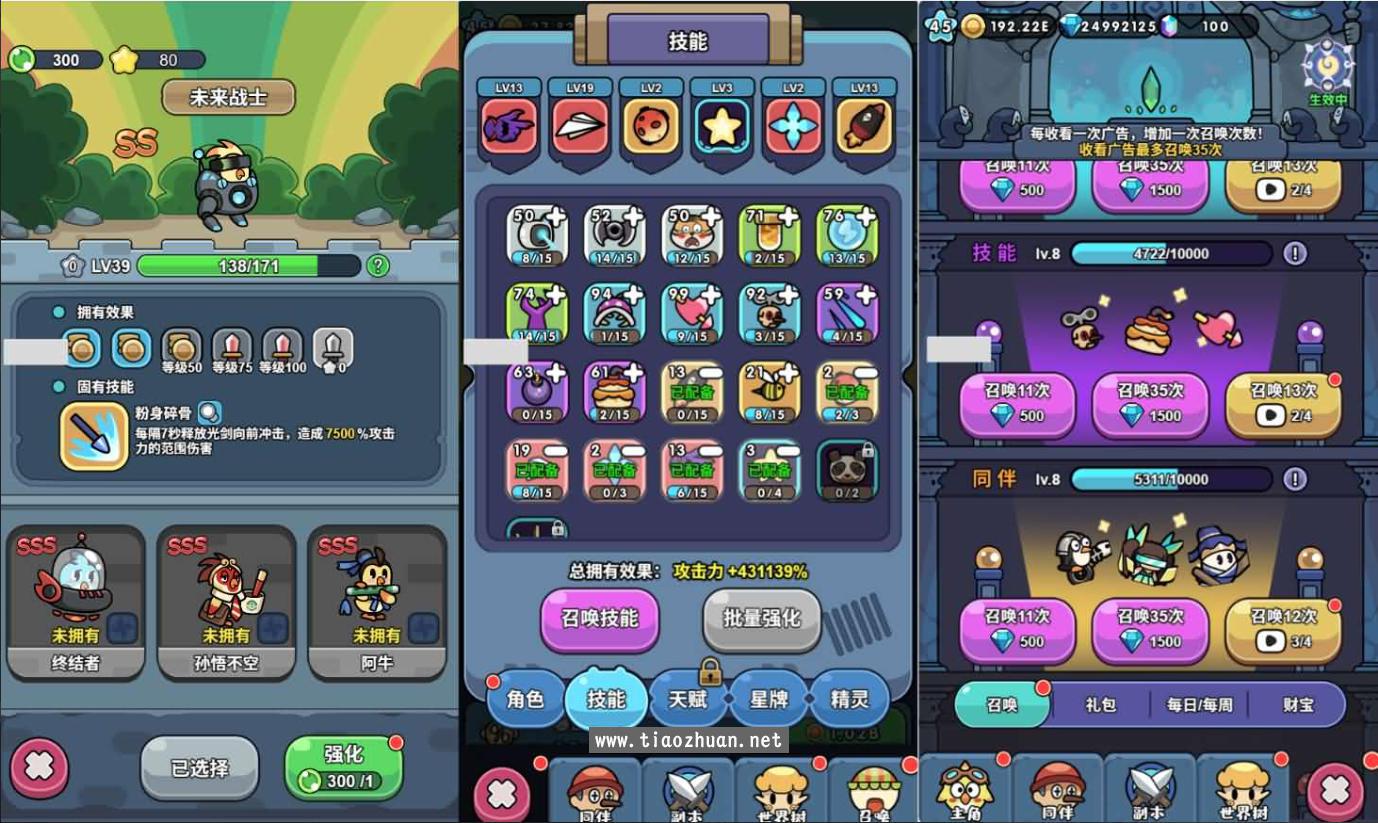Open the 财宝 tab
1378x823 pixels.
click(1298, 705)
